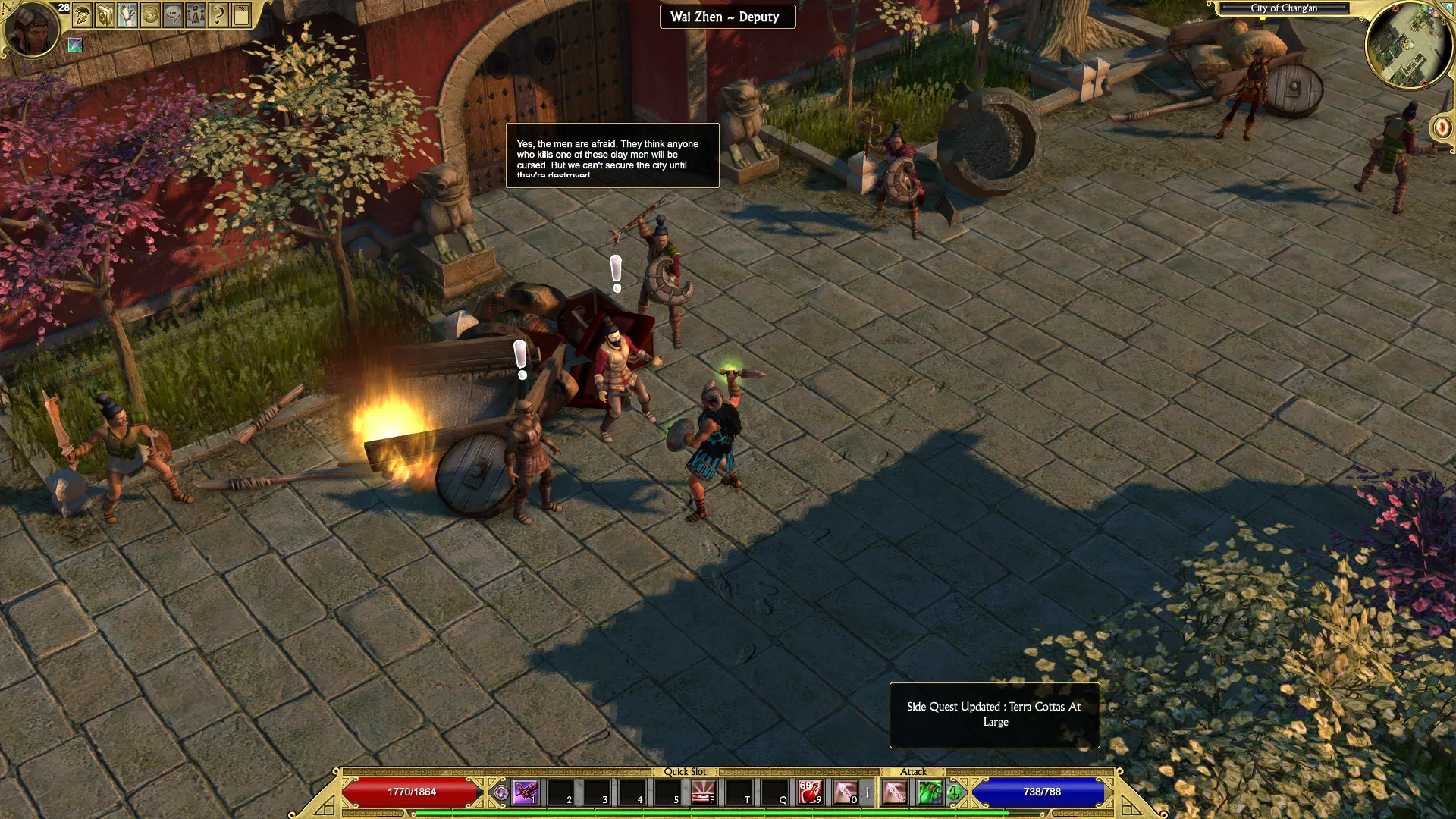1456x819 pixels.
Task: Select the left-click attack skill slot
Action: (x=895, y=792)
